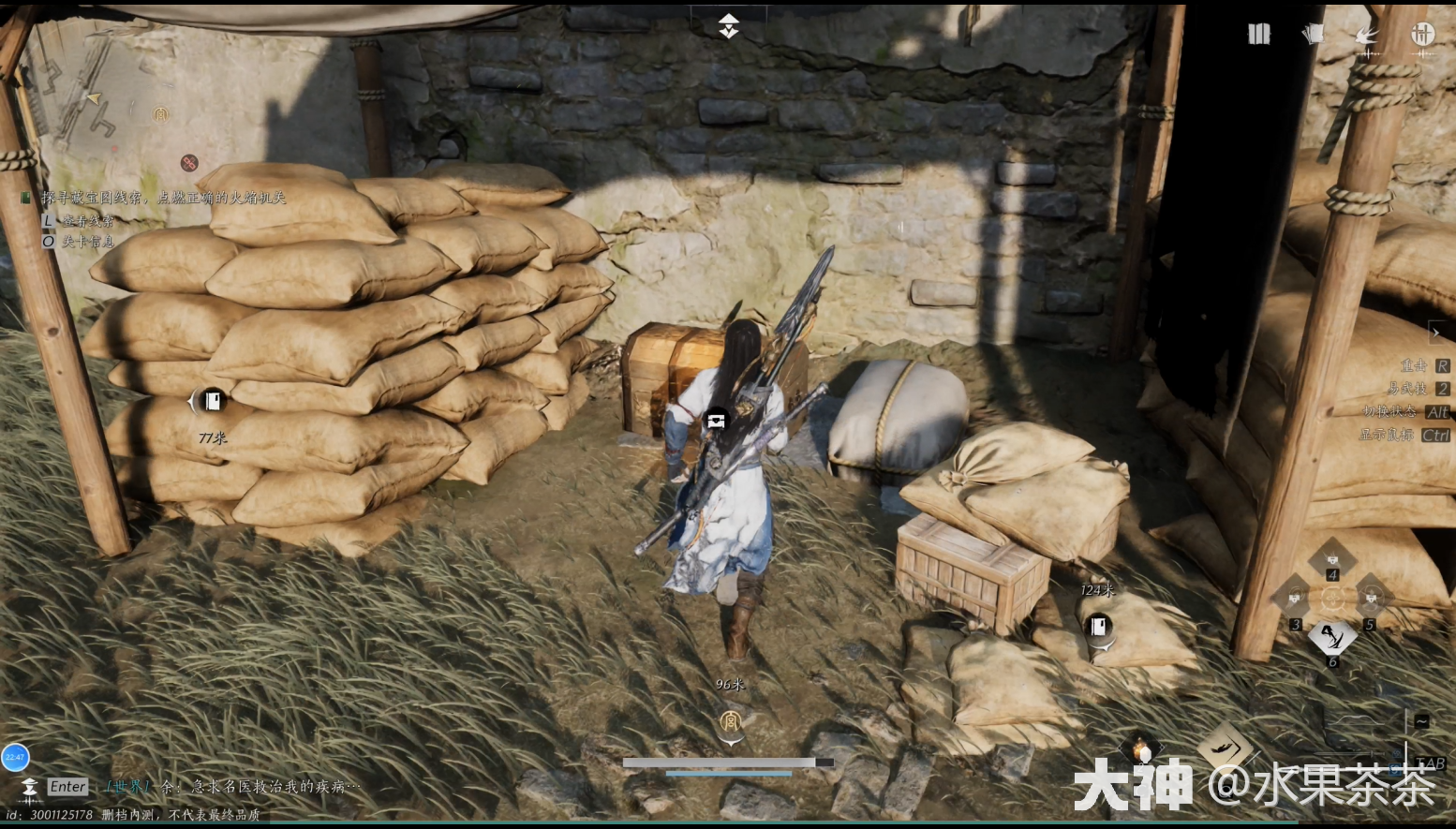Open the round crossed-swords emblem icon
Screen dimensions: 1456x829
click(1422, 35)
